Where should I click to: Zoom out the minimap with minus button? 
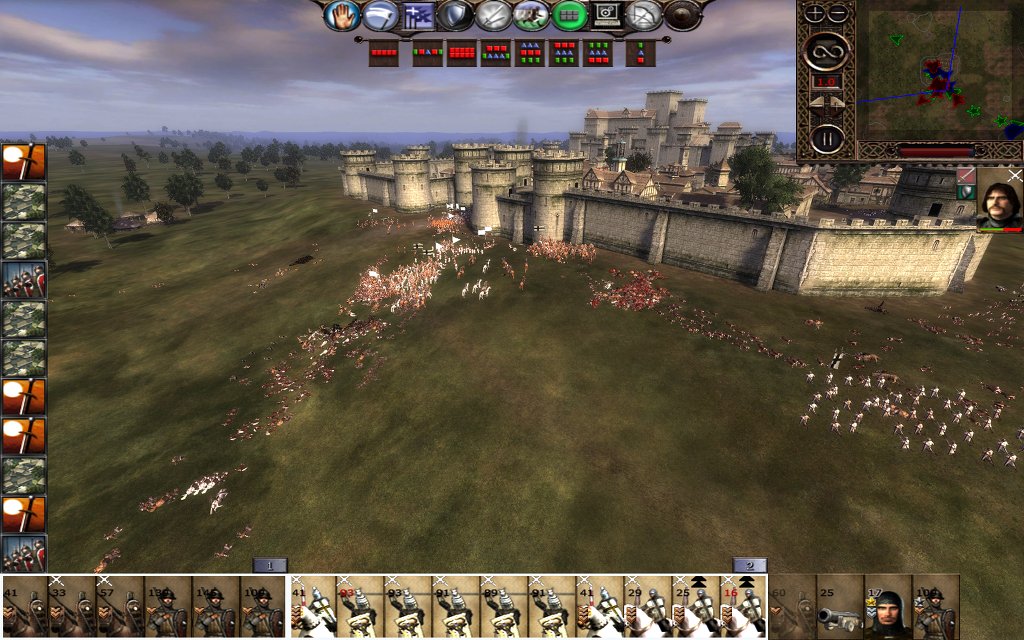(x=838, y=13)
